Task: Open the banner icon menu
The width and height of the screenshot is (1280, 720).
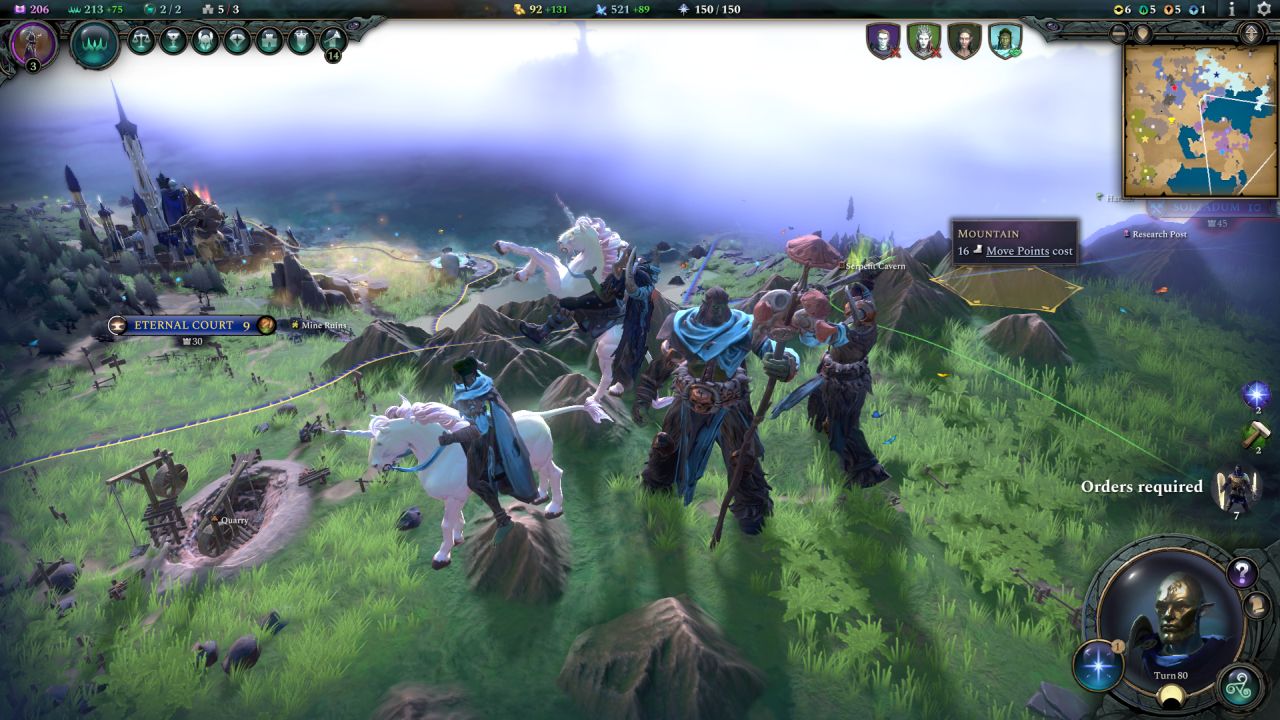Action: coord(301,41)
